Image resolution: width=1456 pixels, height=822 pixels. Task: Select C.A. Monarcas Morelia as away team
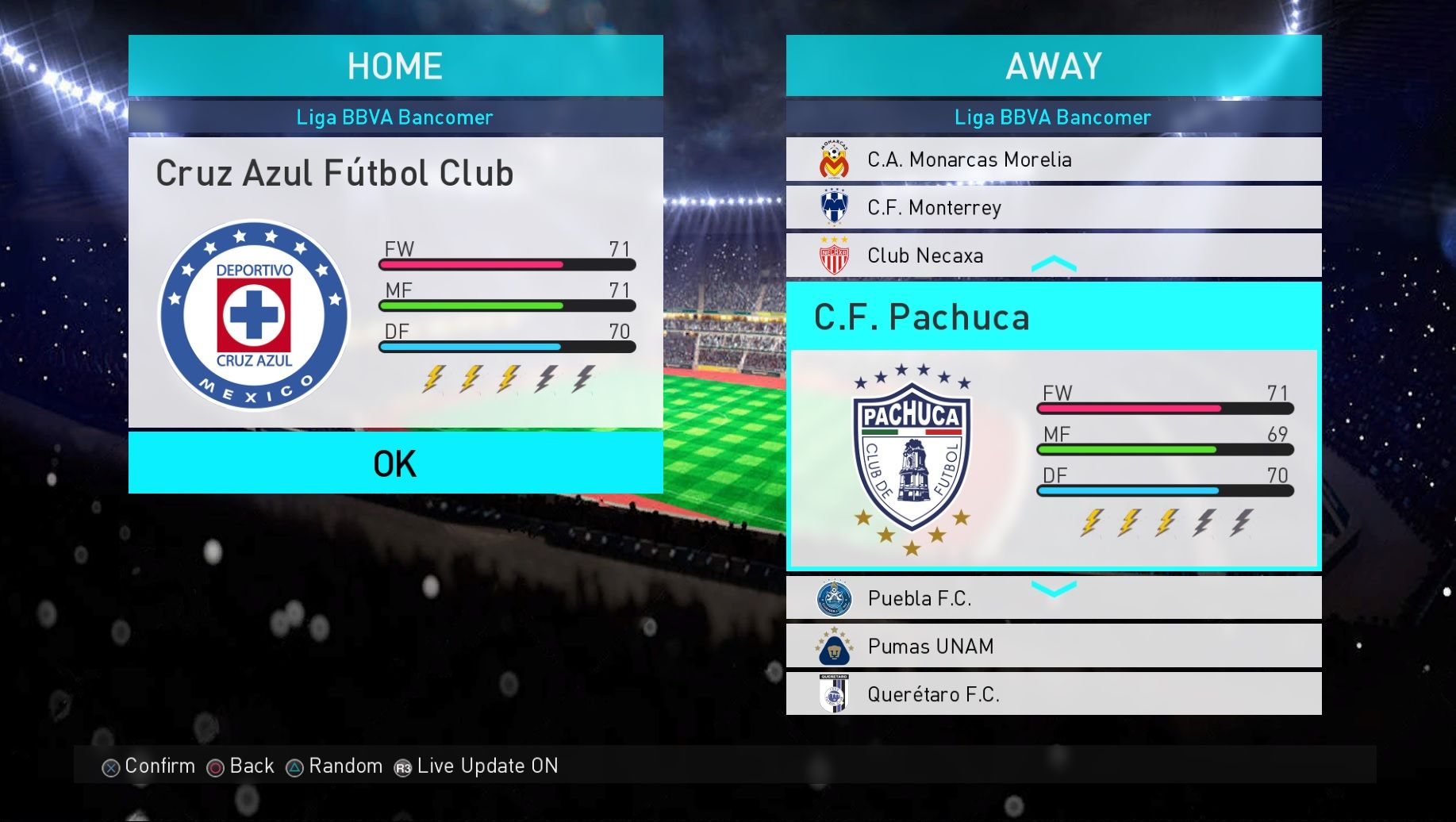click(1053, 159)
